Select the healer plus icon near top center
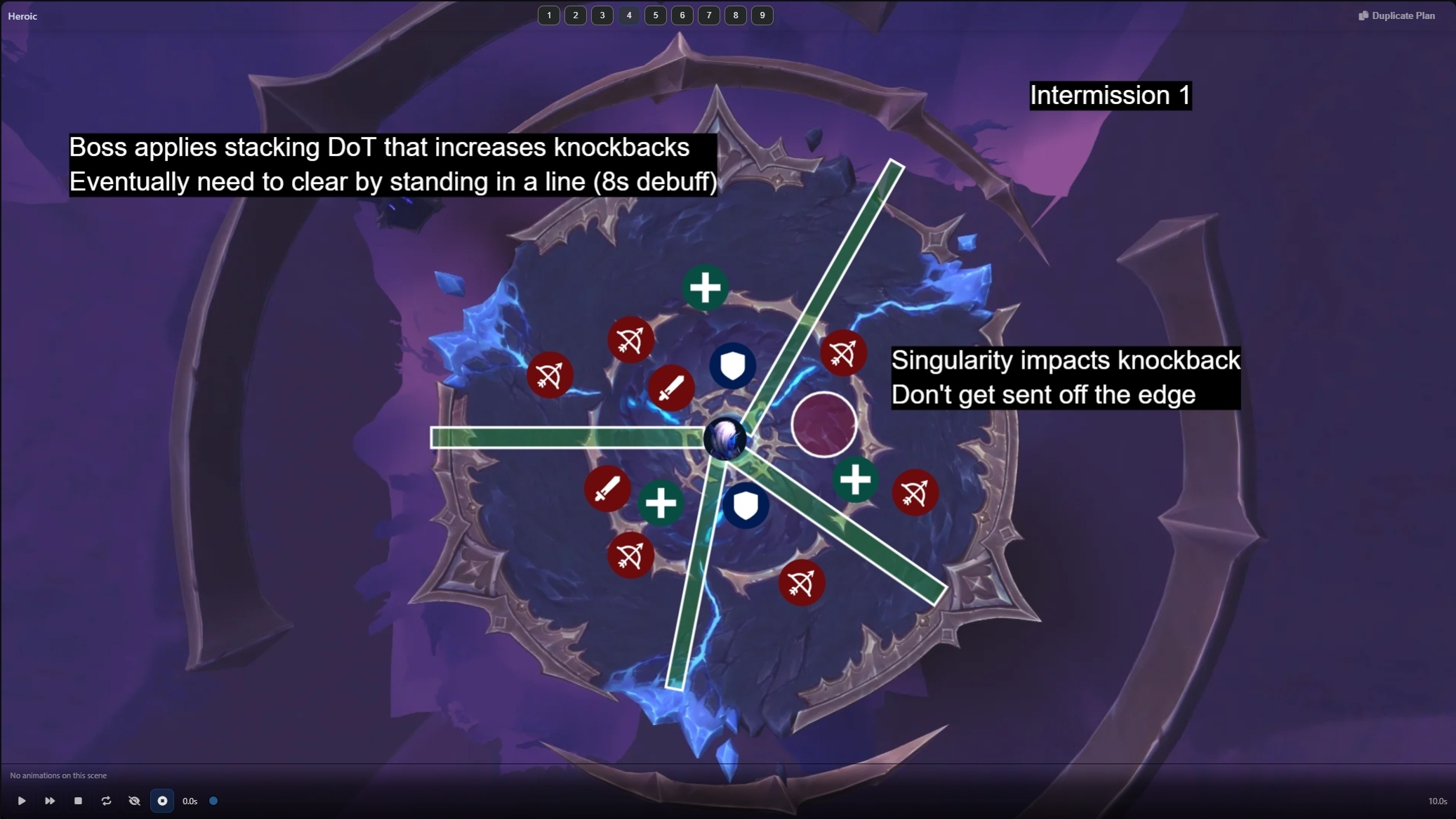 [x=705, y=287]
